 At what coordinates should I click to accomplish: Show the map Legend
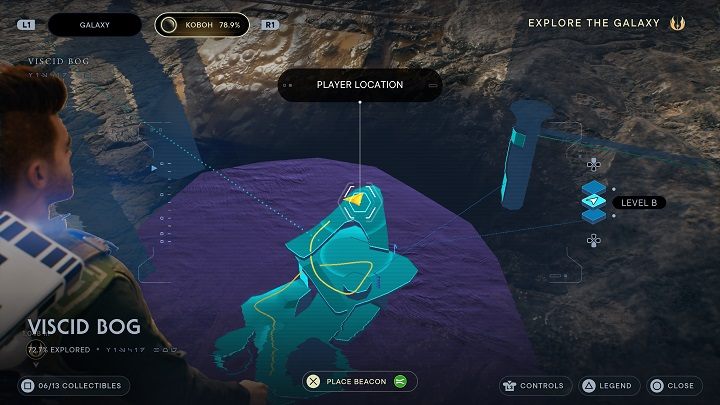point(608,385)
